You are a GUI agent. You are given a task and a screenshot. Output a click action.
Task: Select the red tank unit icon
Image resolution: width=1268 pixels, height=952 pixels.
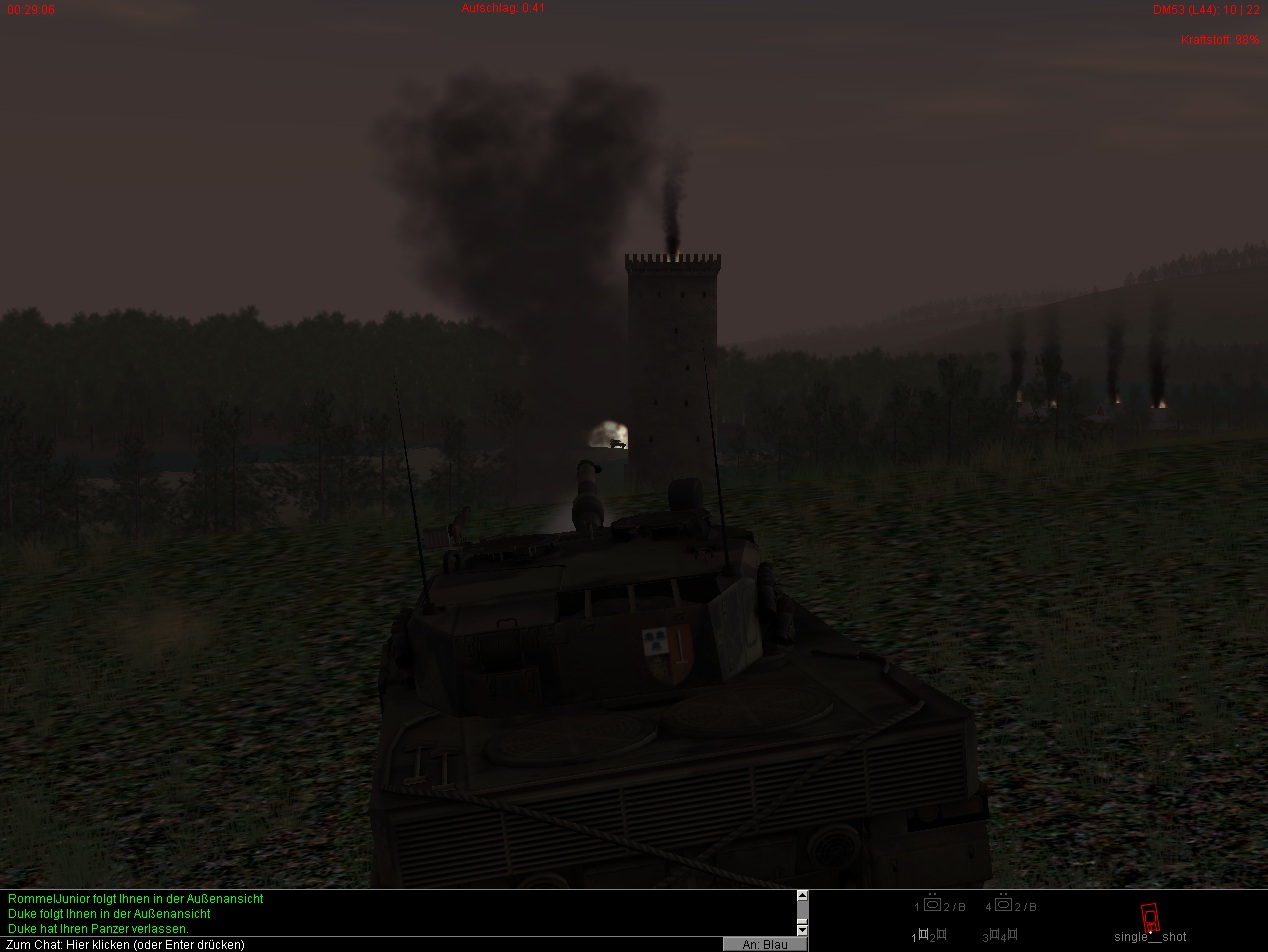click(1150, 916)
